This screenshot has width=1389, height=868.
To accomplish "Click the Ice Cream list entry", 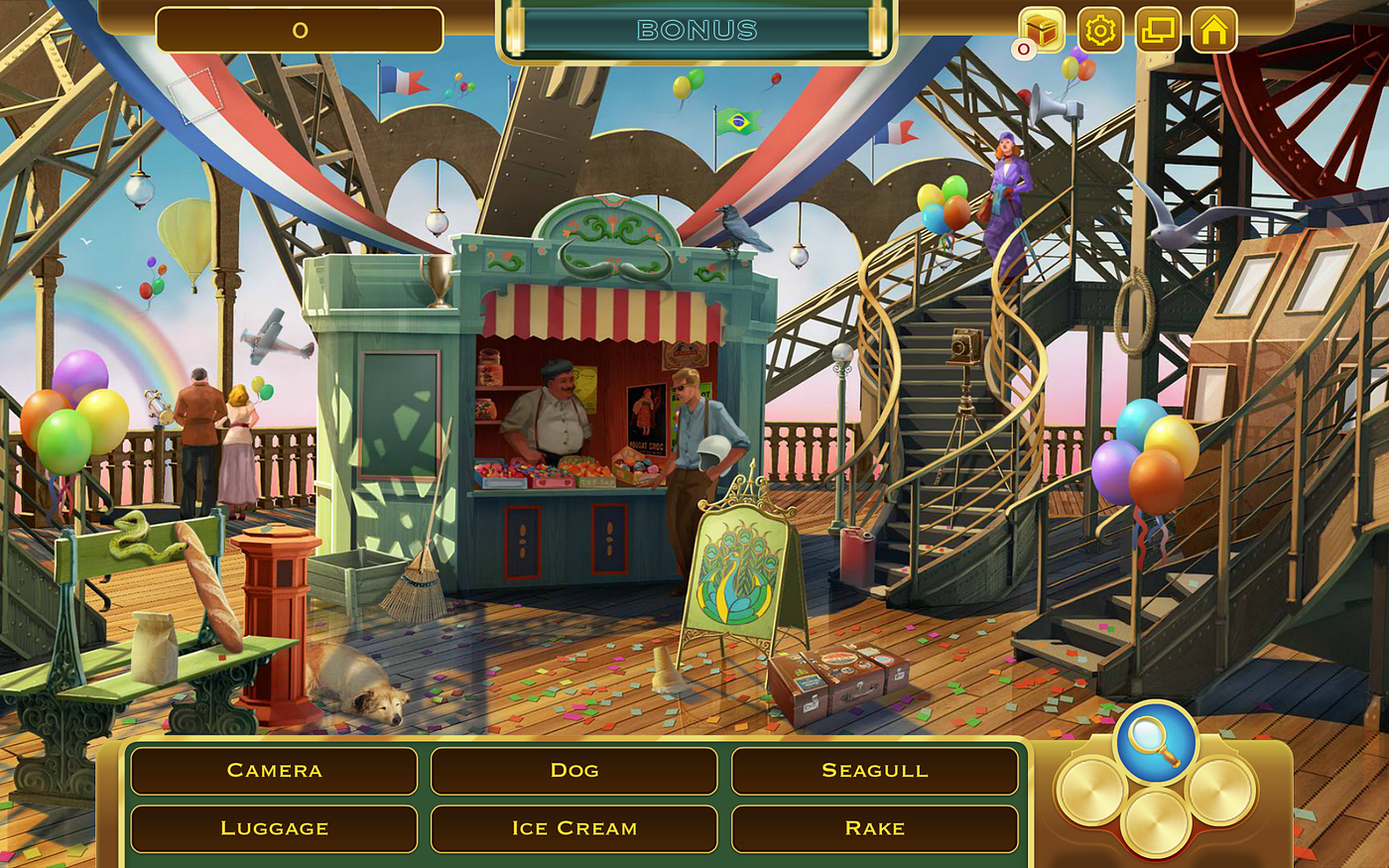I will [573, 828].
